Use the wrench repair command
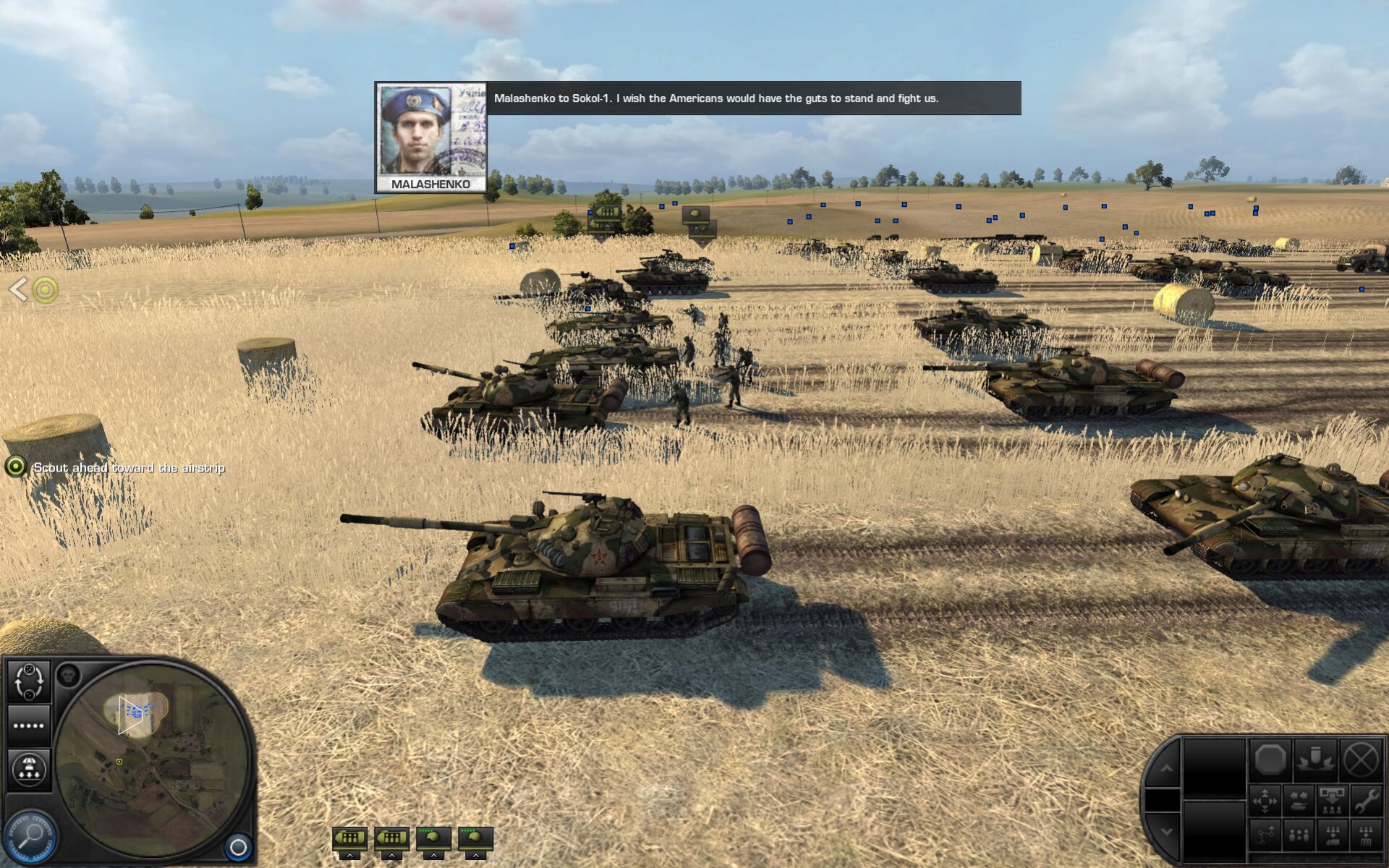The image size is (1389, 868). click(1366, 801)
